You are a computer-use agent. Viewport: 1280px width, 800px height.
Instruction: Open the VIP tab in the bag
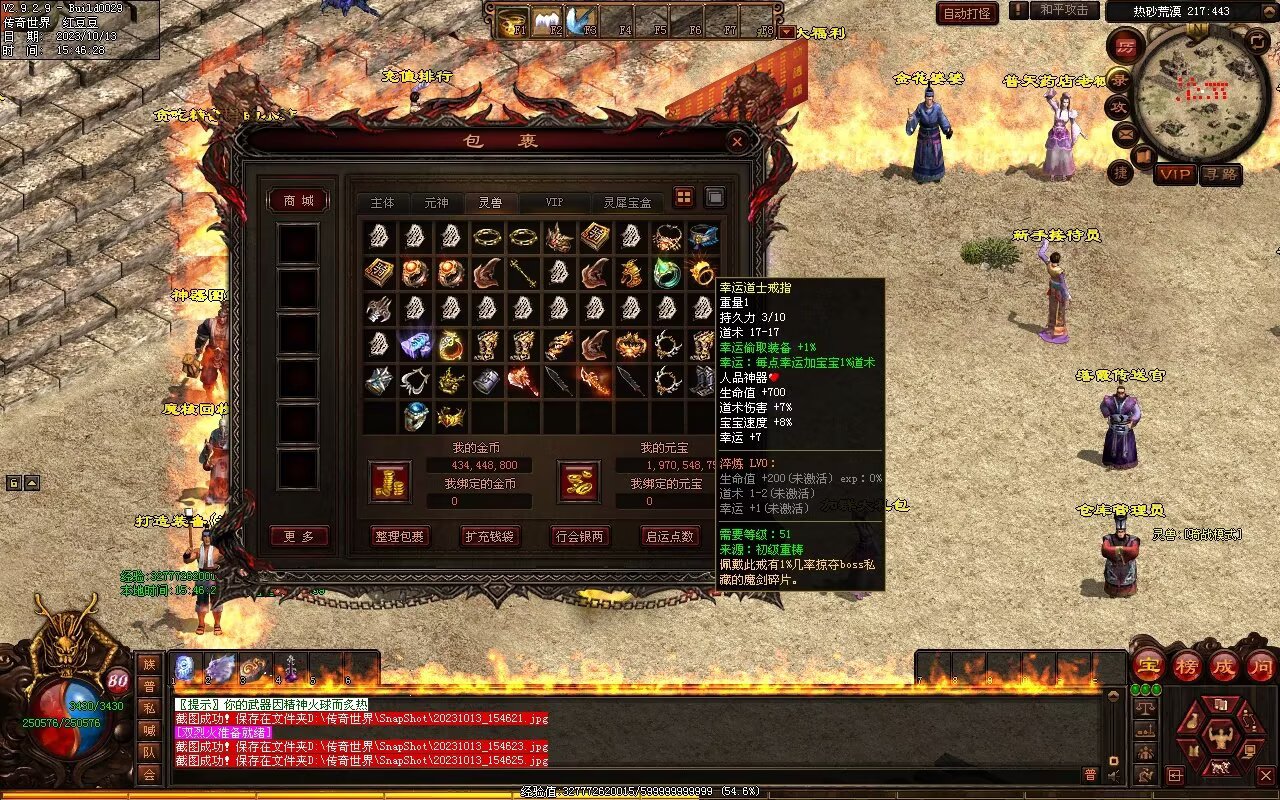[553, 202]
